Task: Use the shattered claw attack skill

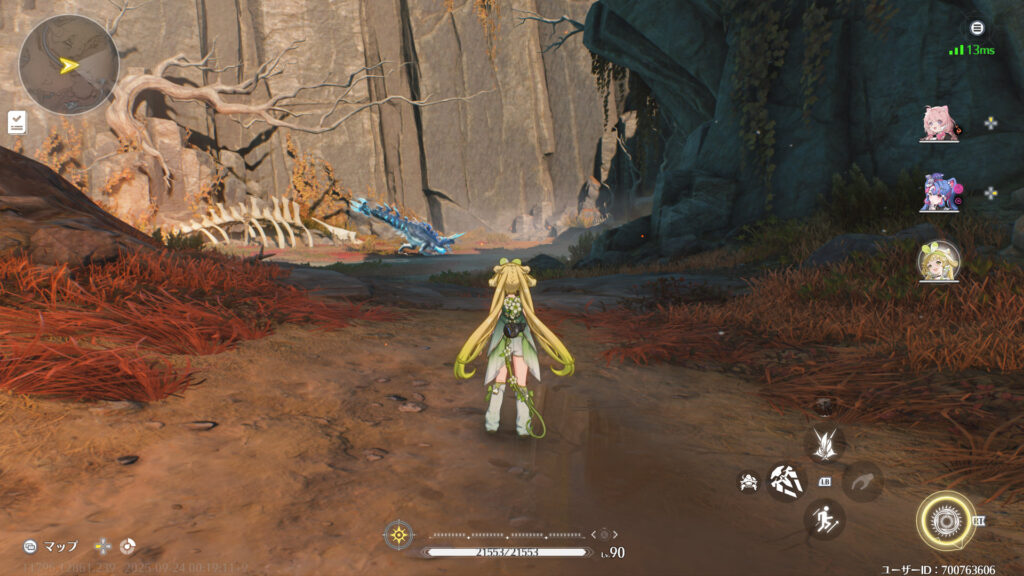Action: tap(786, 482)
